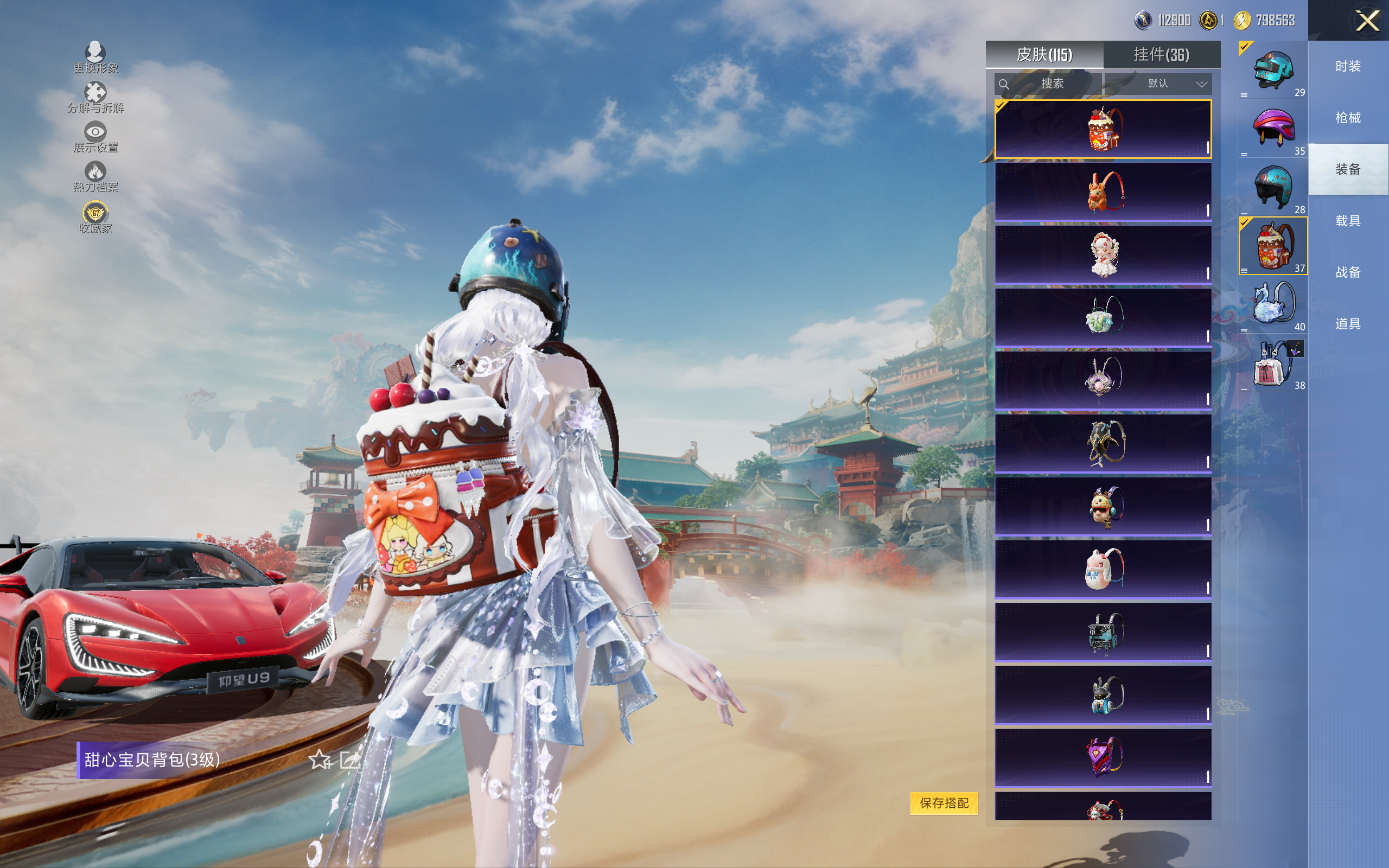Click the 搜索 search field
This screenshot has height=868, width=1389.
[x=1048, y=84]
